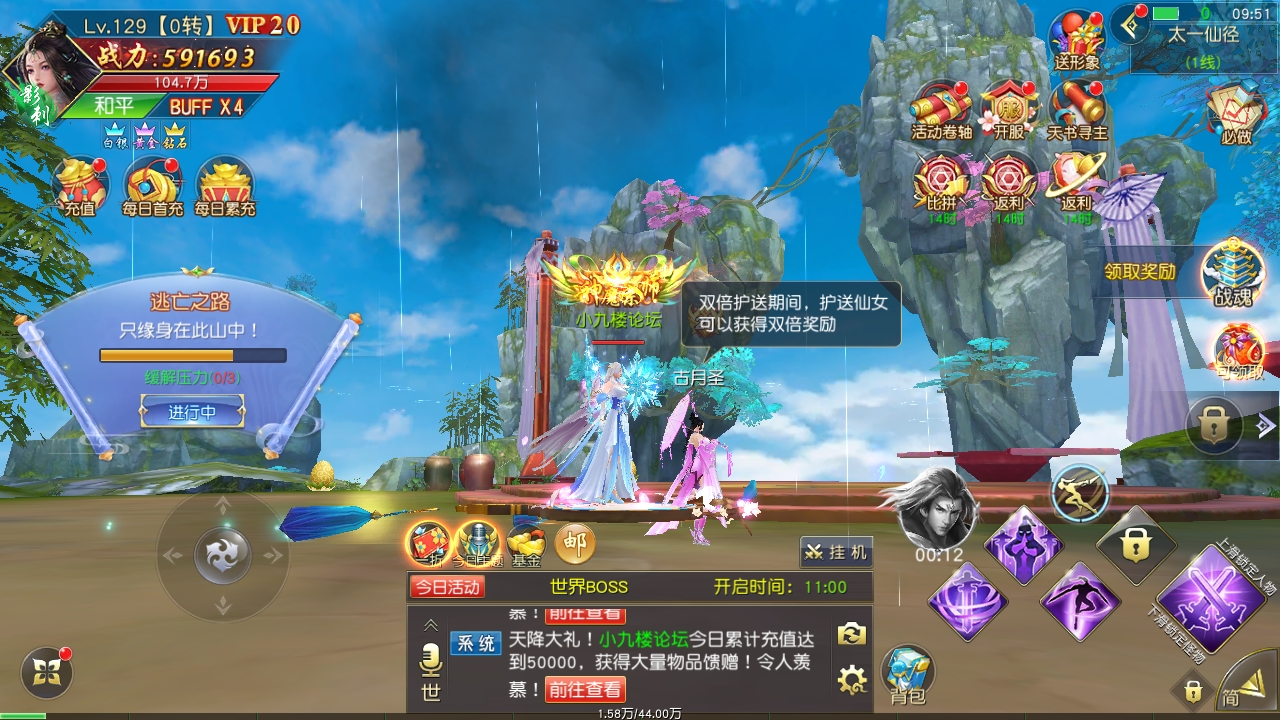This screenshot has width=1280, height=720.
Task: Open the 邮 mail icon
Action: click(x=574, y=543)
